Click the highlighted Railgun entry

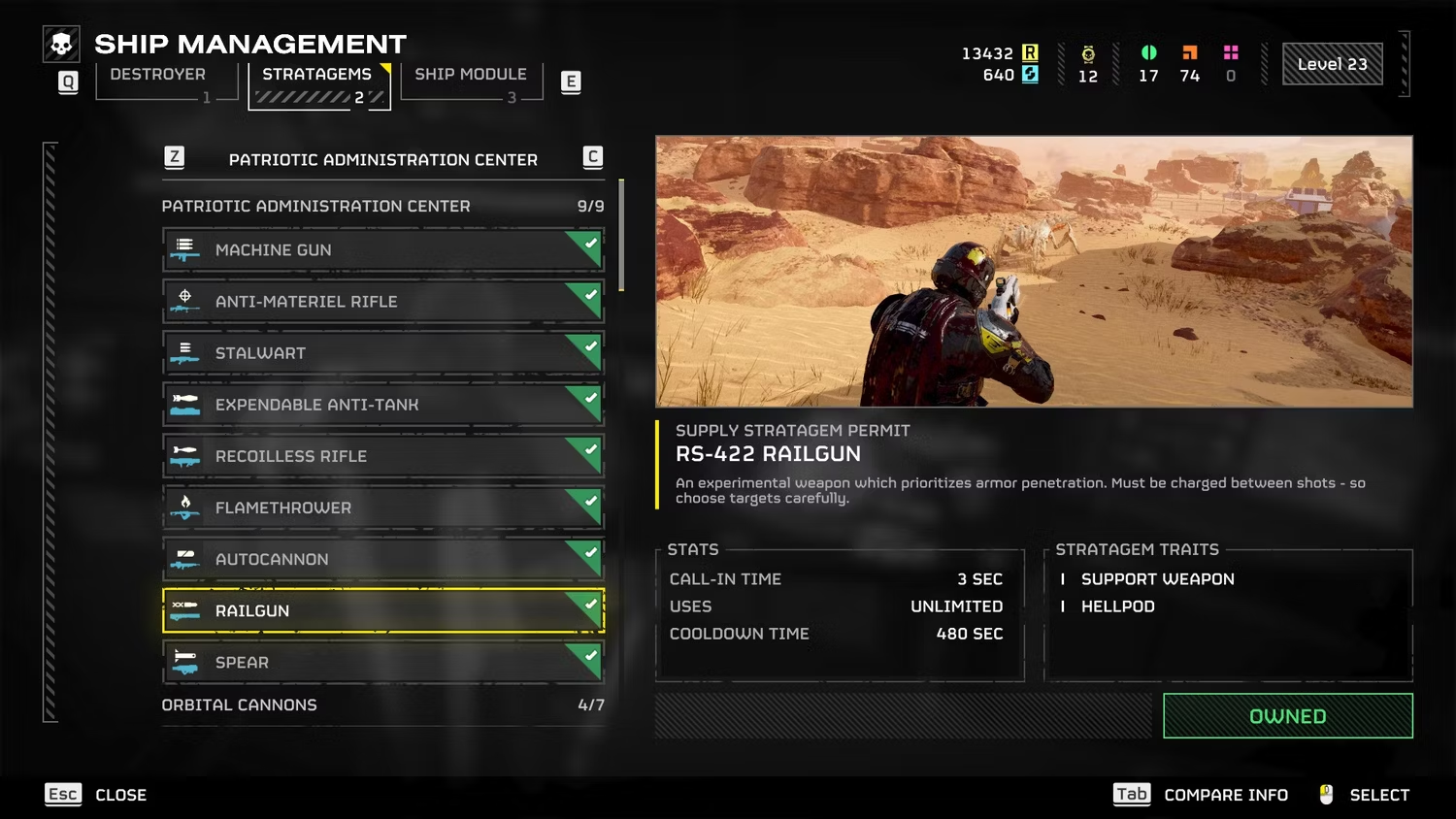coord(382,610)
